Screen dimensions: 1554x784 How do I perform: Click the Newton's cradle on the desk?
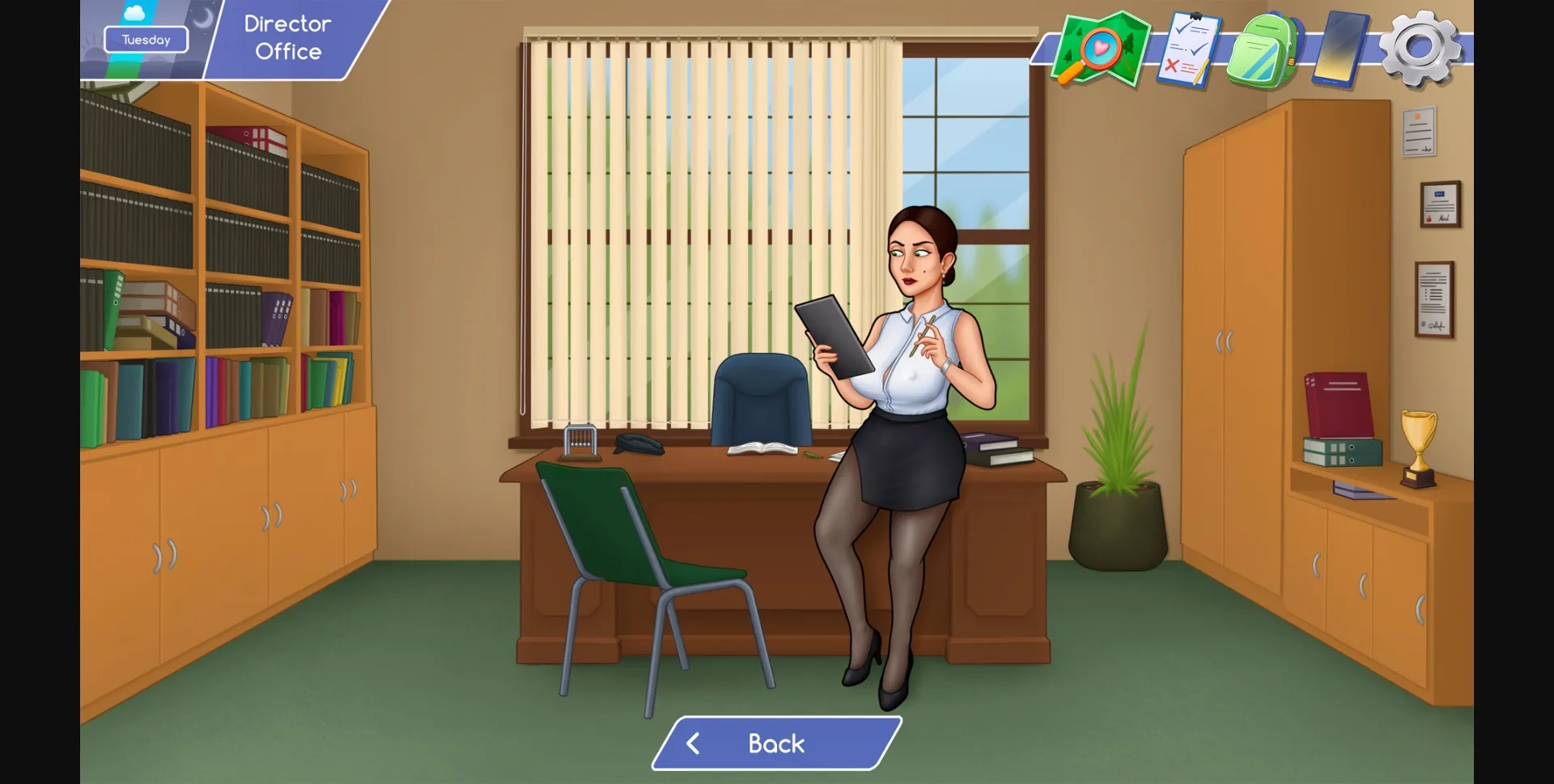pos(580,441)
